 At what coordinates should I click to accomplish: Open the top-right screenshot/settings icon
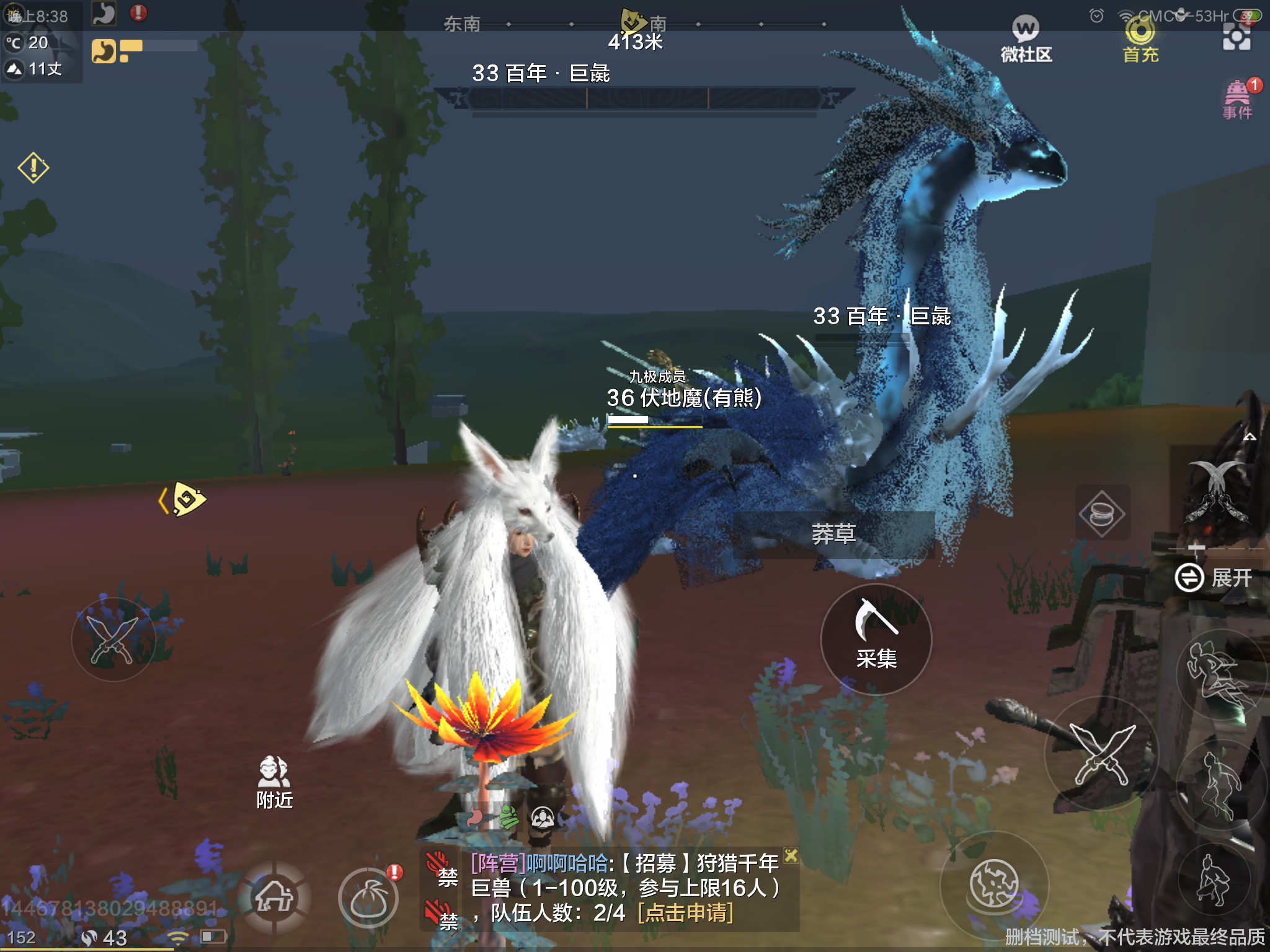tap(1237, 38)
